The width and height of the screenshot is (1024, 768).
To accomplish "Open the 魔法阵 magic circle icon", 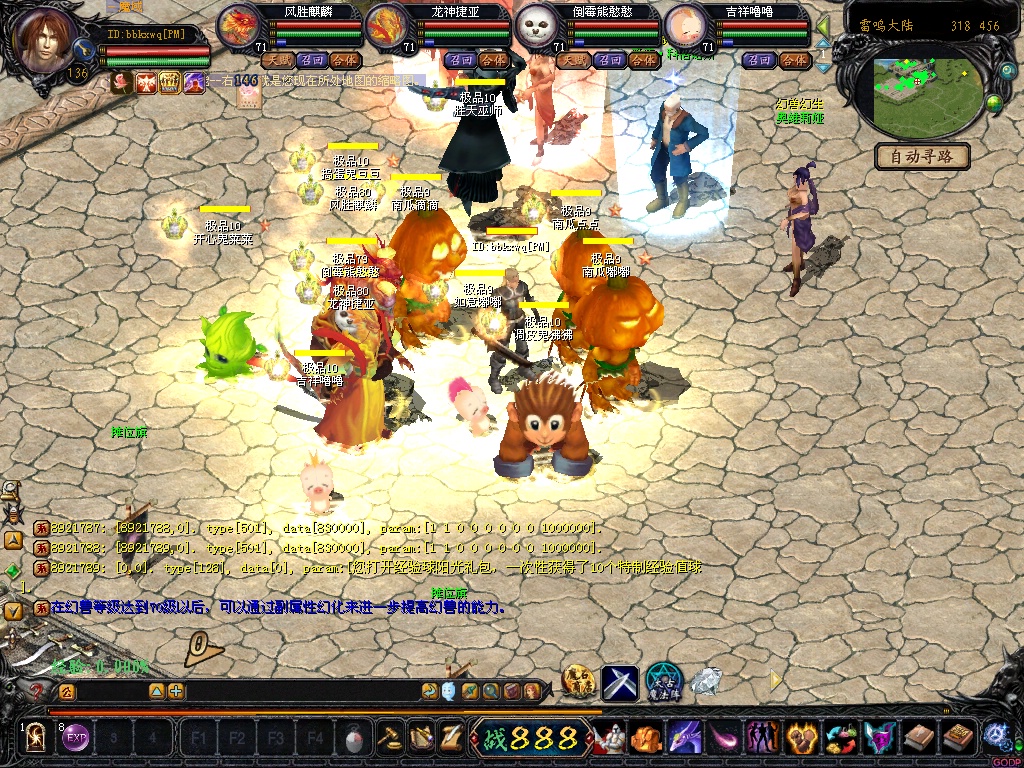I will 664,682.
